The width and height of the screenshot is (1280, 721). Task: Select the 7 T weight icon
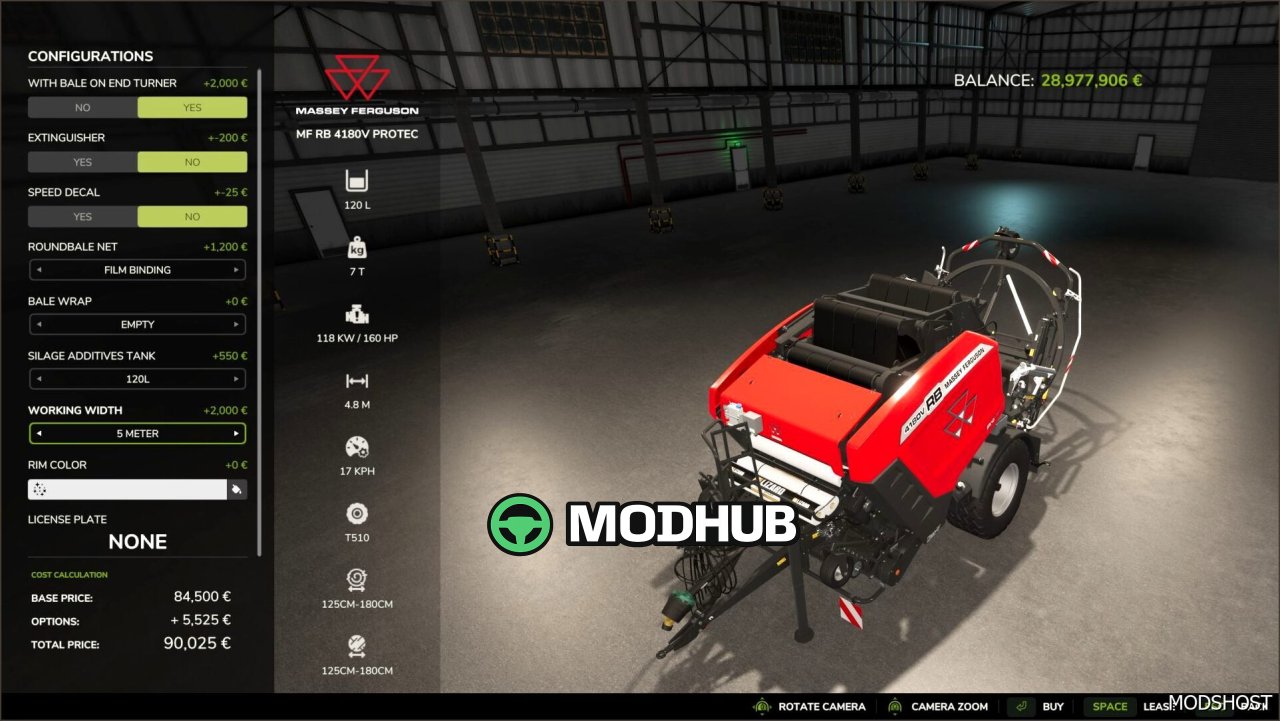pyautogui.click(x=357, y=247)
